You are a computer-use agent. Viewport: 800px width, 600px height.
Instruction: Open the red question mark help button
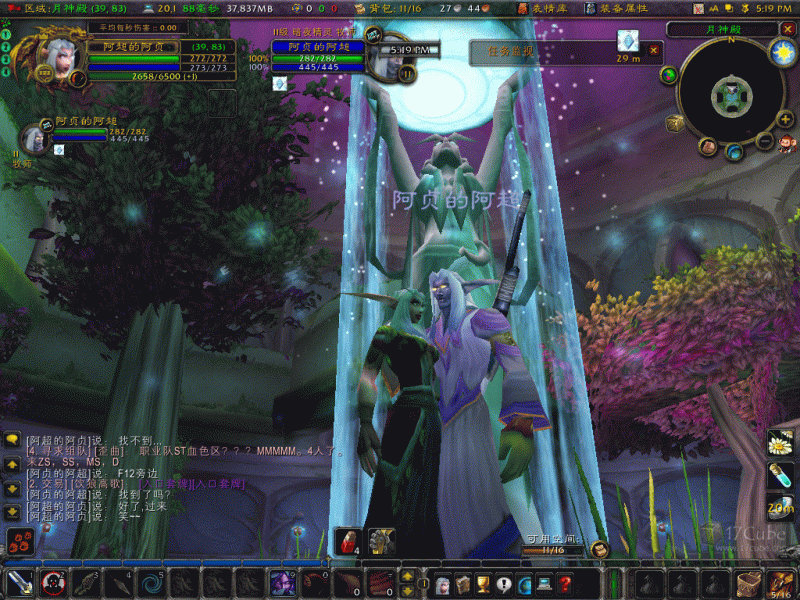point(566,583)
